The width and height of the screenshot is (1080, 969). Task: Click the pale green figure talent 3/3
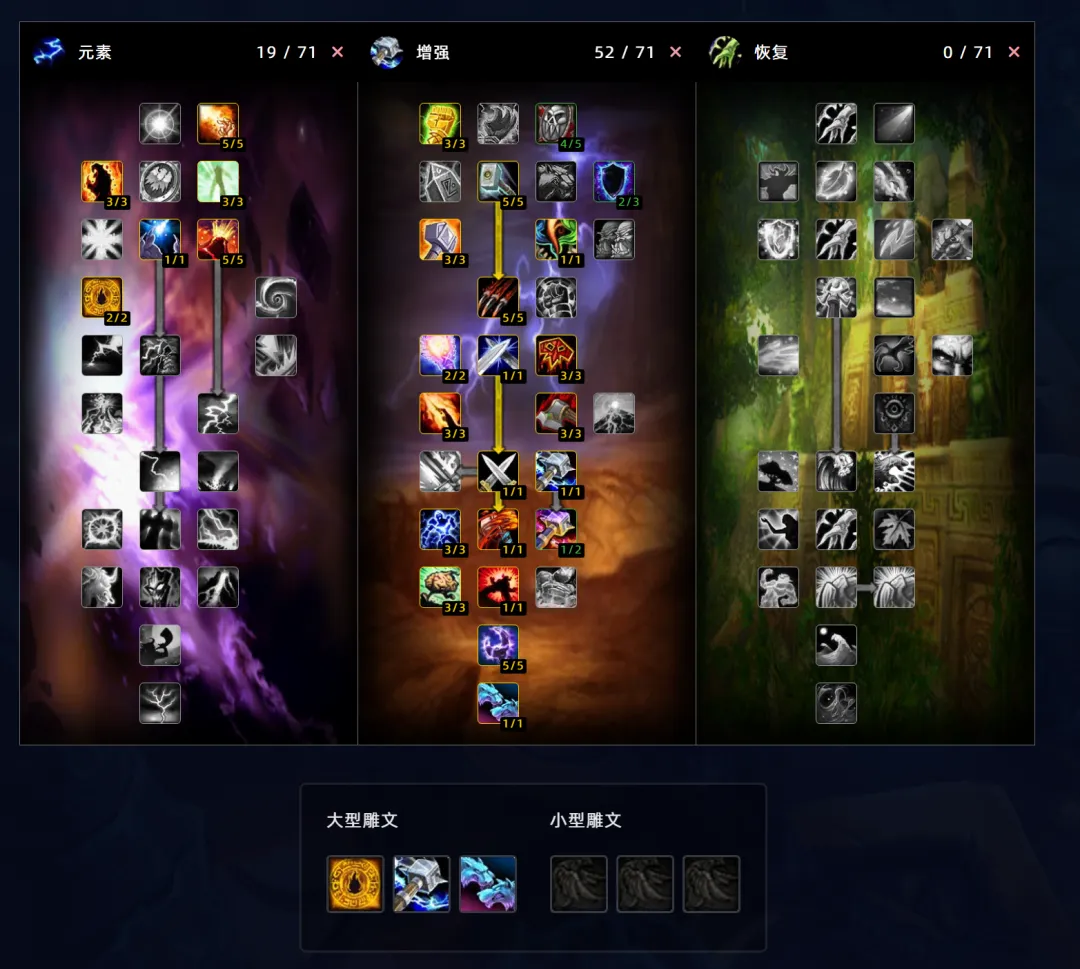pyautogui.click(x=218, y=182)
